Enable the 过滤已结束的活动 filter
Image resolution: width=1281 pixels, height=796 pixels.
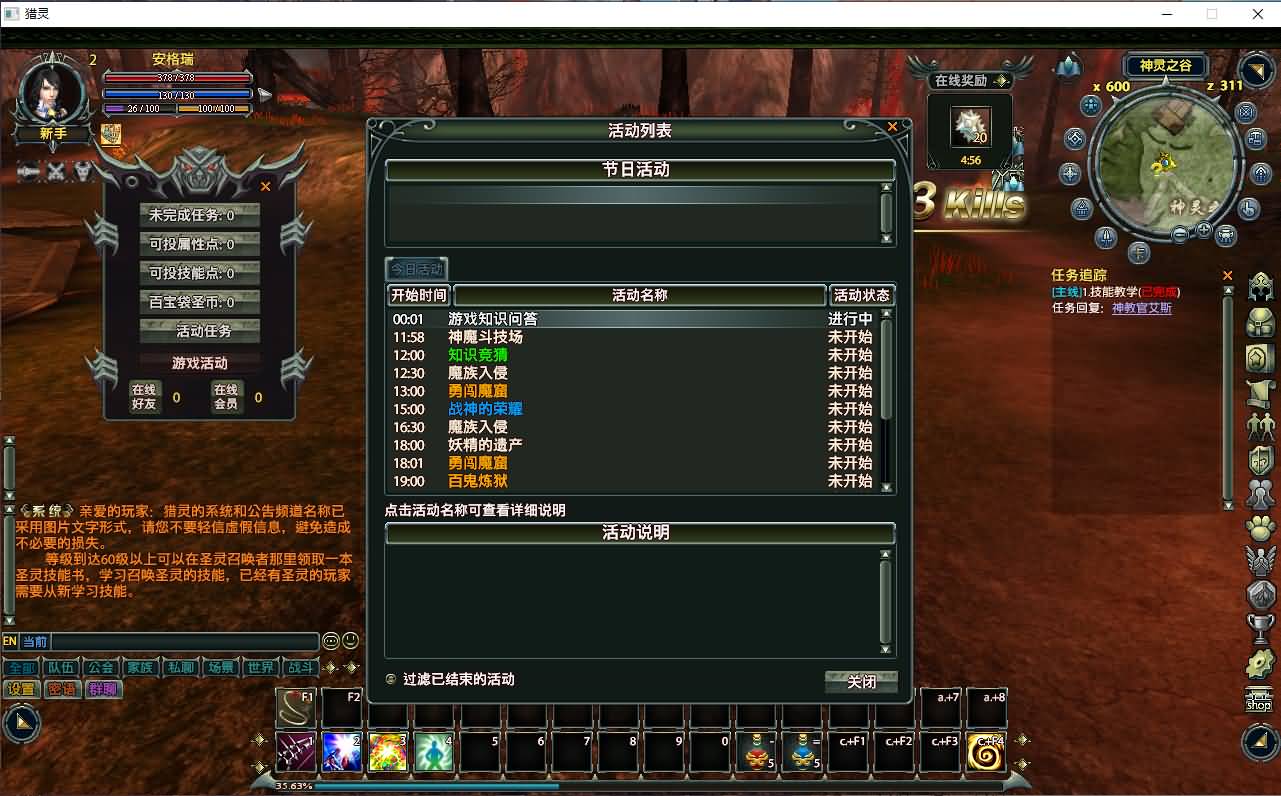pyautogui.click(x=388, y=679)
